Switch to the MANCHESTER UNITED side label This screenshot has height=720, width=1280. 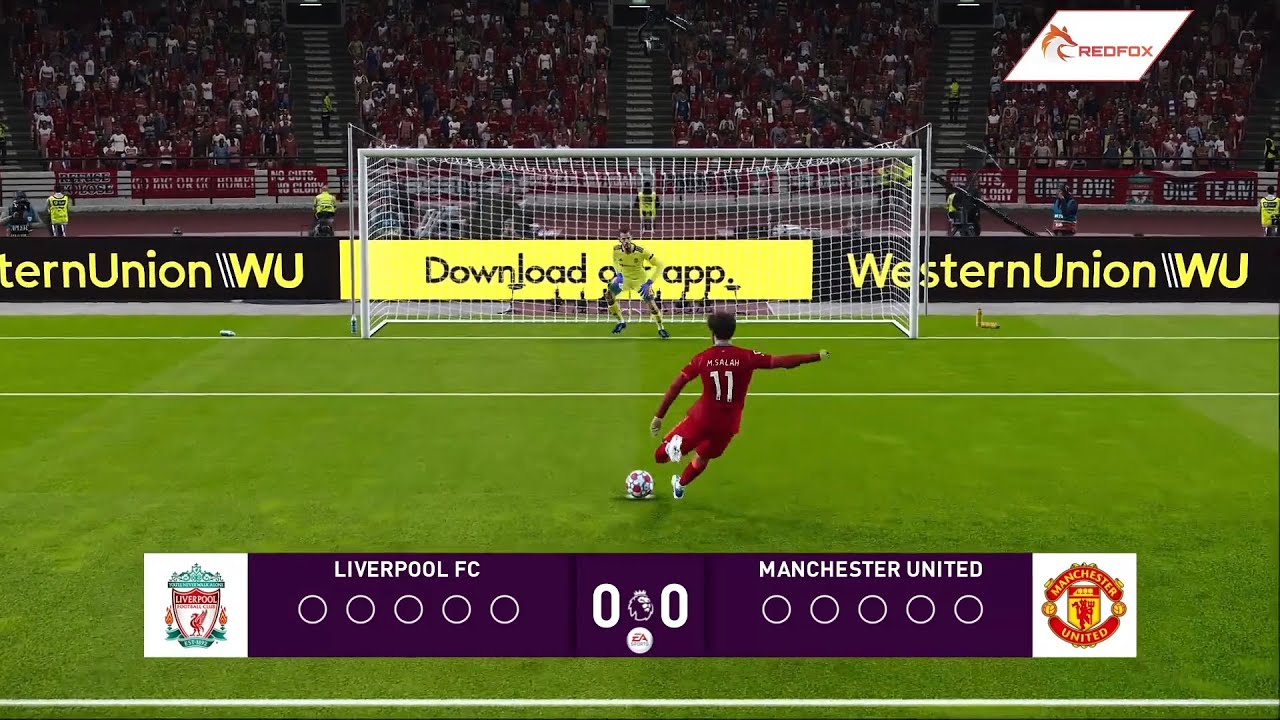pos(870,570)
